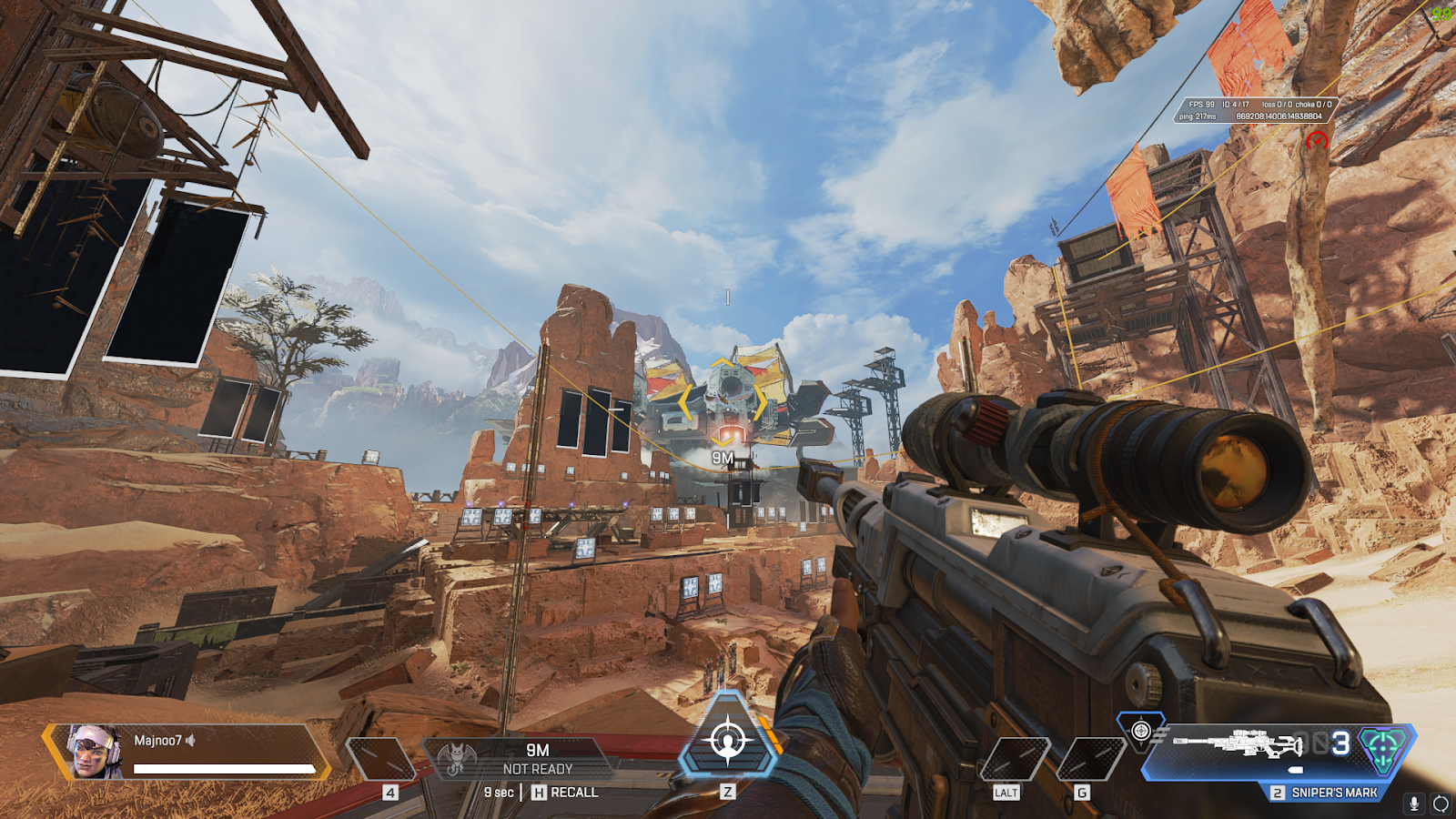The image size is (1456, 819).
Task: Click the network performance stats panel
Action: pos(1256,110)
